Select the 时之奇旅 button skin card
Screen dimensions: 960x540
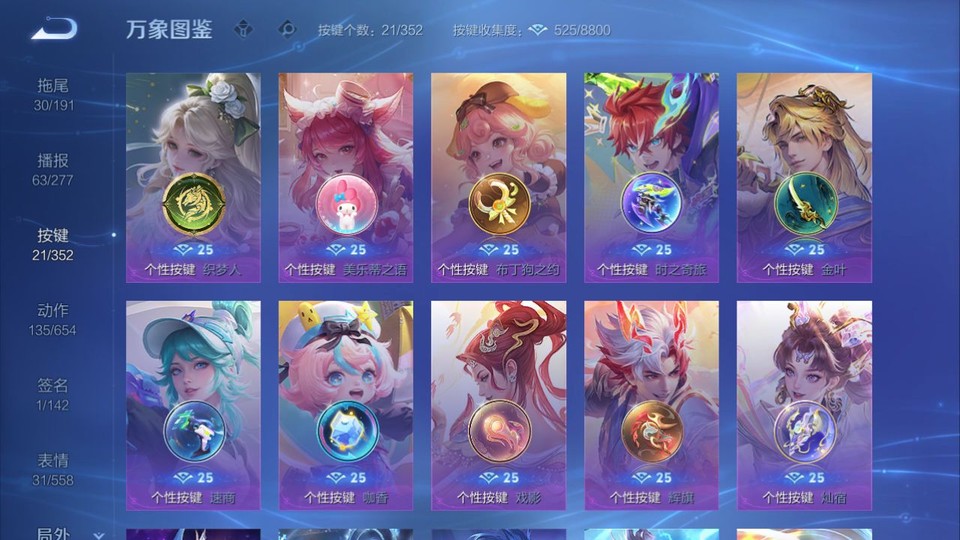click(651, 177)
